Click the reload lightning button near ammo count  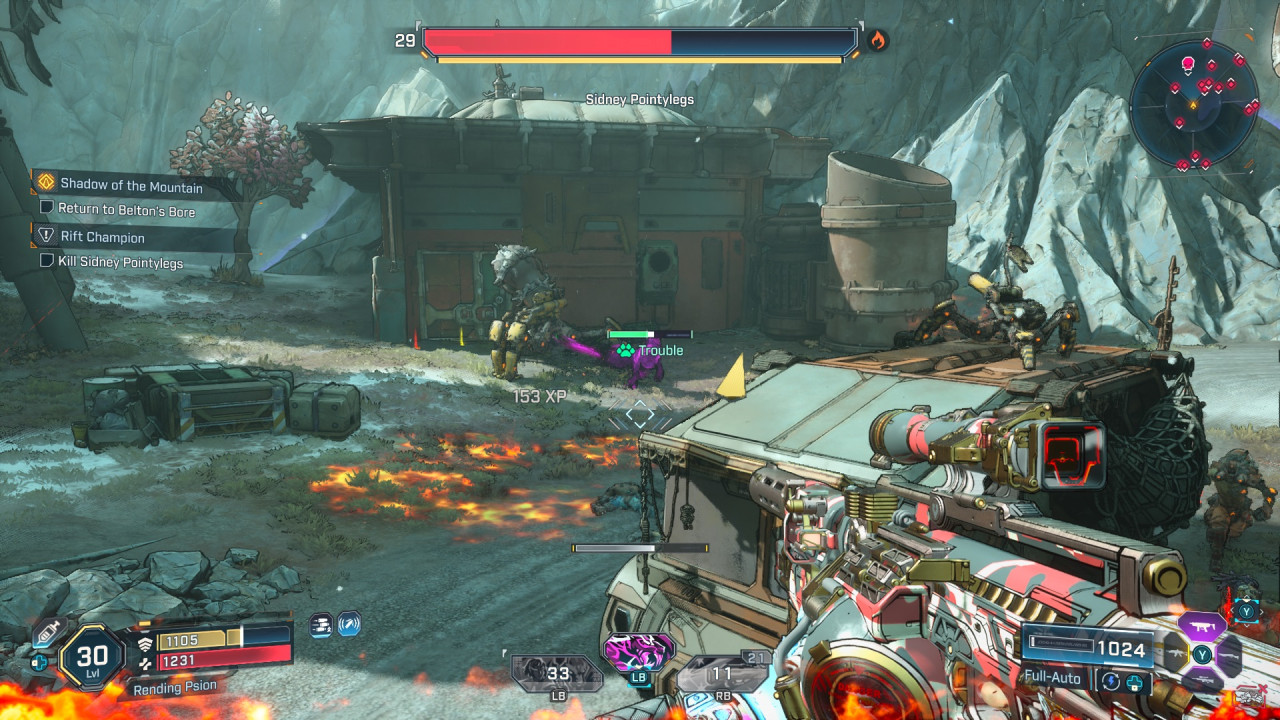point(1112,682)
